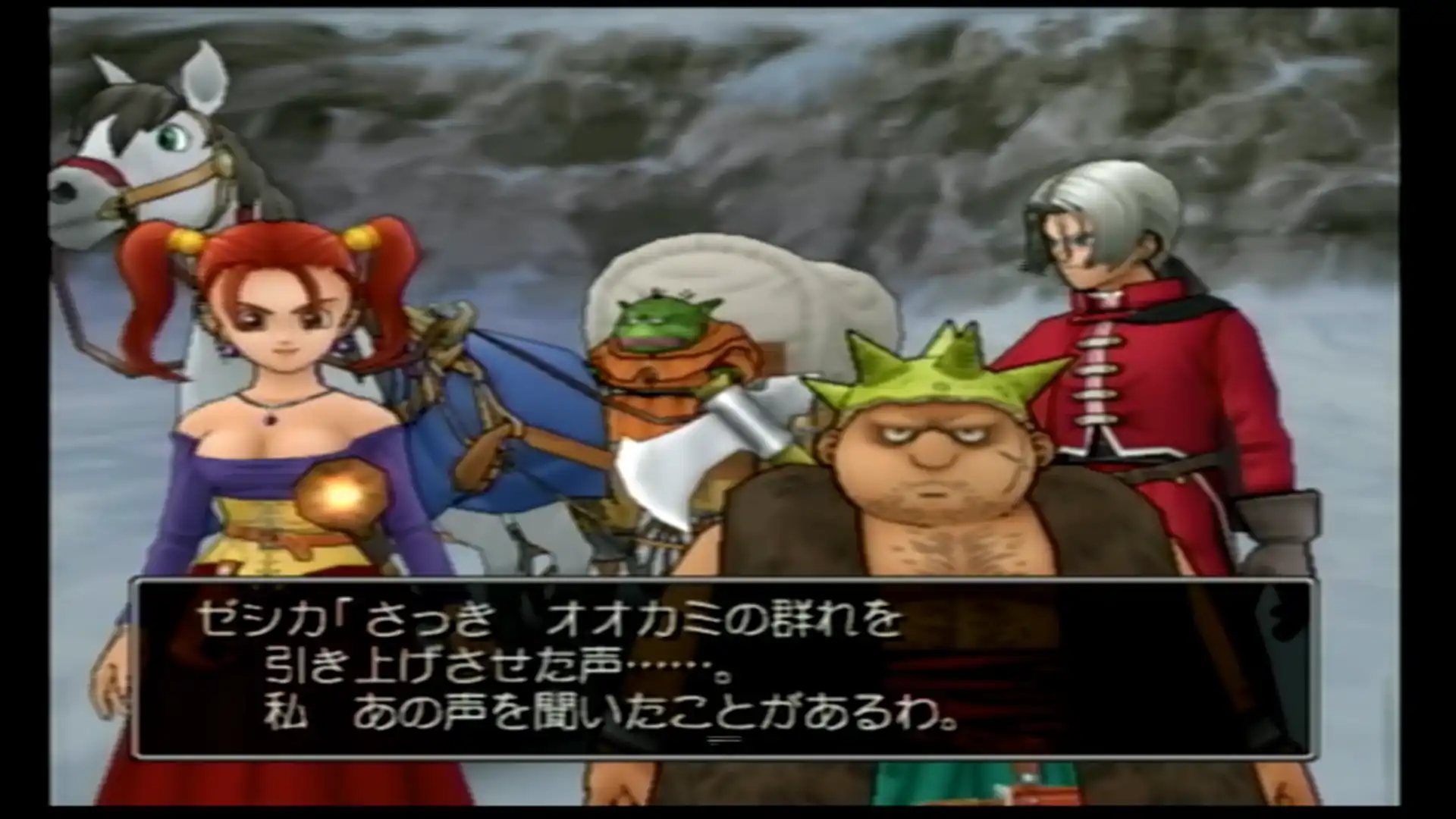Screen dimensions: 1456x819
Task: Advance Jessica's dialogue message box
Action: 720,667
